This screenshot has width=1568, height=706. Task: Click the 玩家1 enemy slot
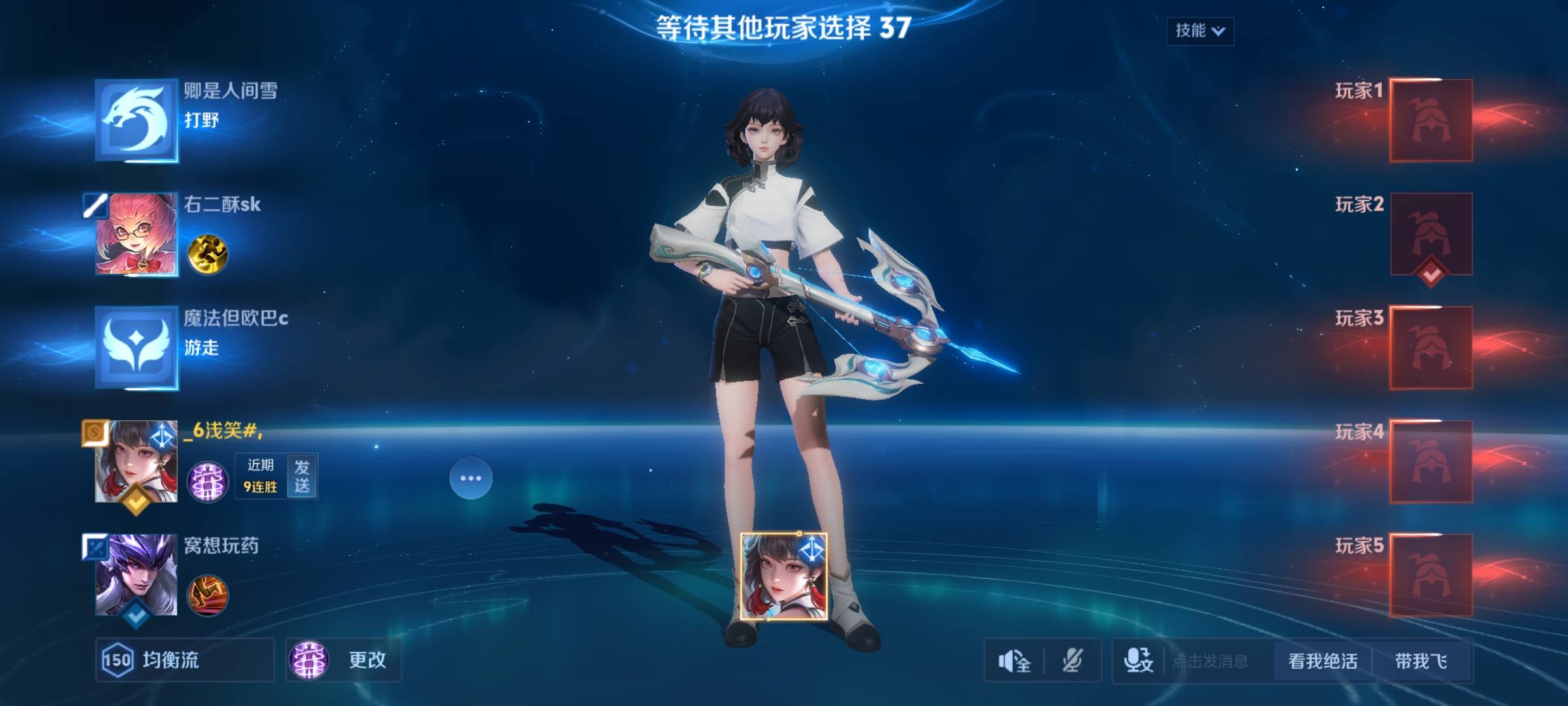click(x=1430, y=120)
